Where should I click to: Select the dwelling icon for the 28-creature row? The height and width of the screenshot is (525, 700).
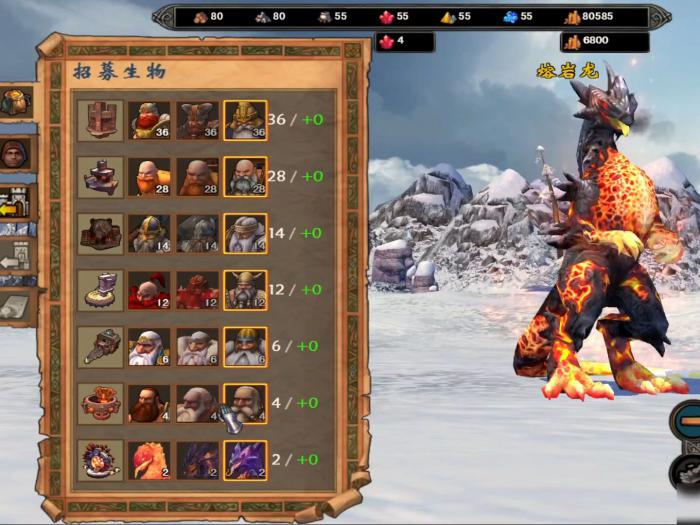click(101, 176)
